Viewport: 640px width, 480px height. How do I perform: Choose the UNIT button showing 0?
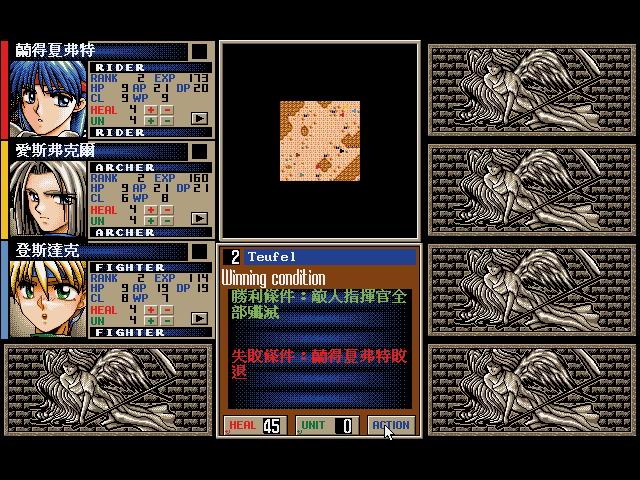coord(325,425)
